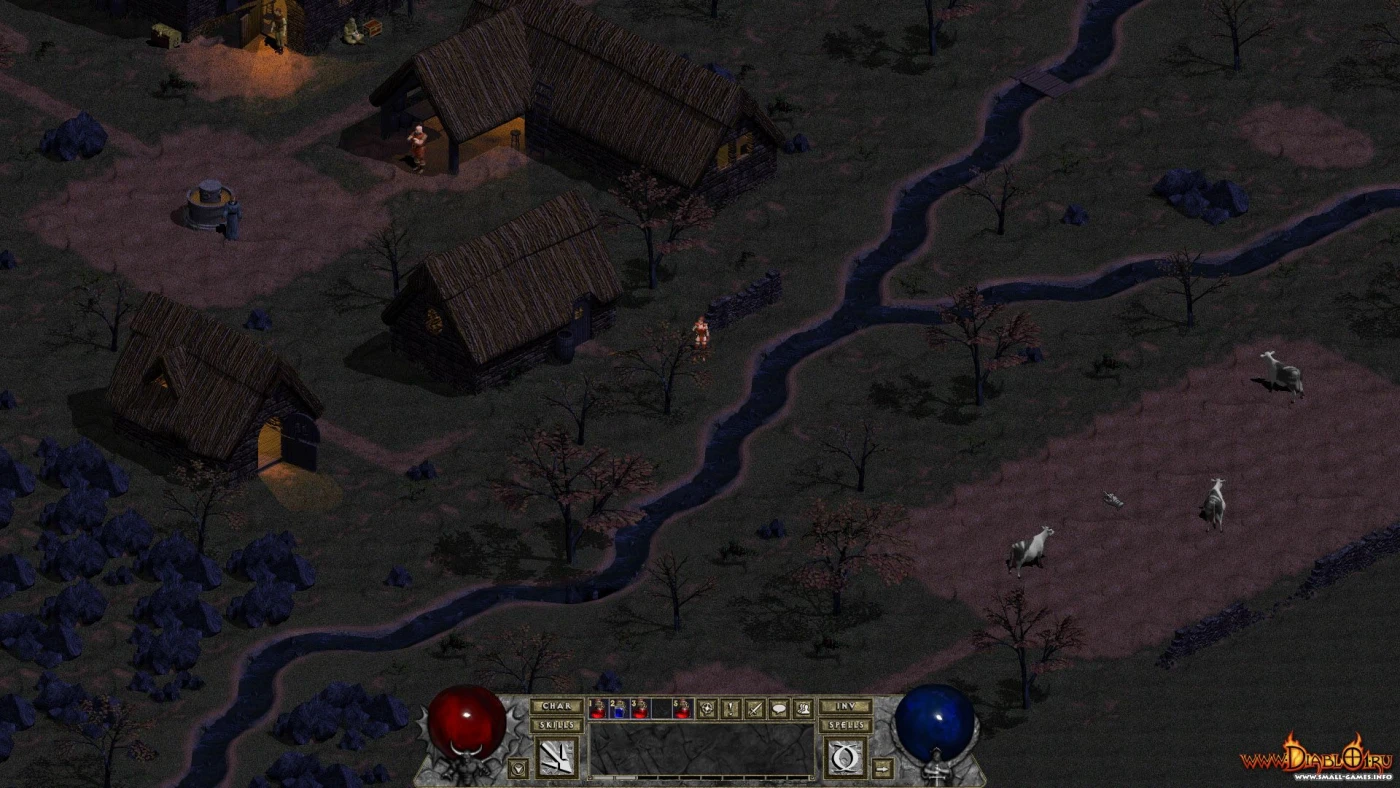Open the CHAR character sheet
Screen dimensions: 1400x788
(x=556, y=707)
